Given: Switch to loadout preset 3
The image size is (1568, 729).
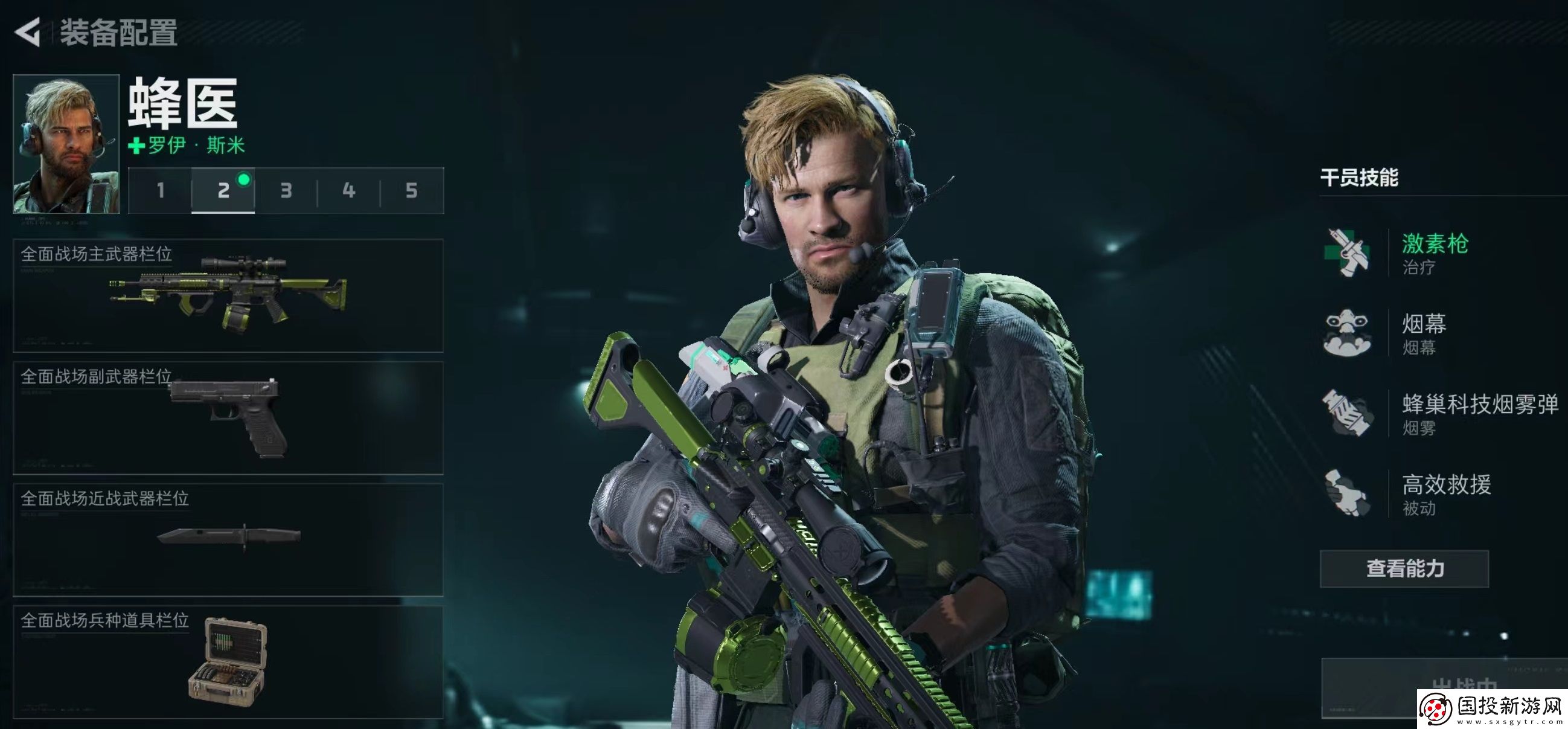Looking at the screenshot, I should [286, 191].
